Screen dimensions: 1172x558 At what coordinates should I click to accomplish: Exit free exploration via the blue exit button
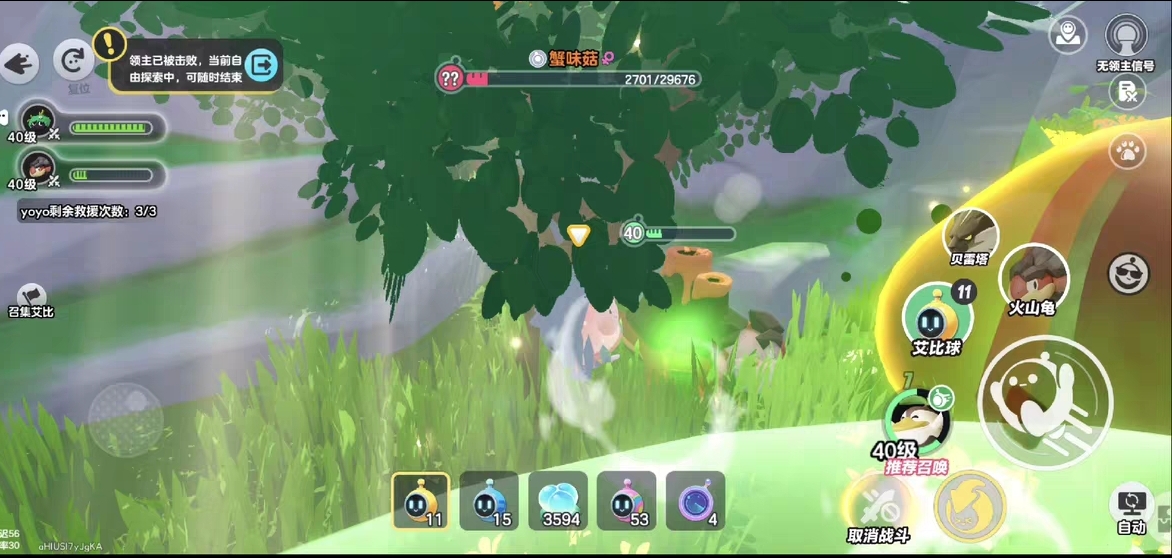pyautogui.click(x=262, y=66)
